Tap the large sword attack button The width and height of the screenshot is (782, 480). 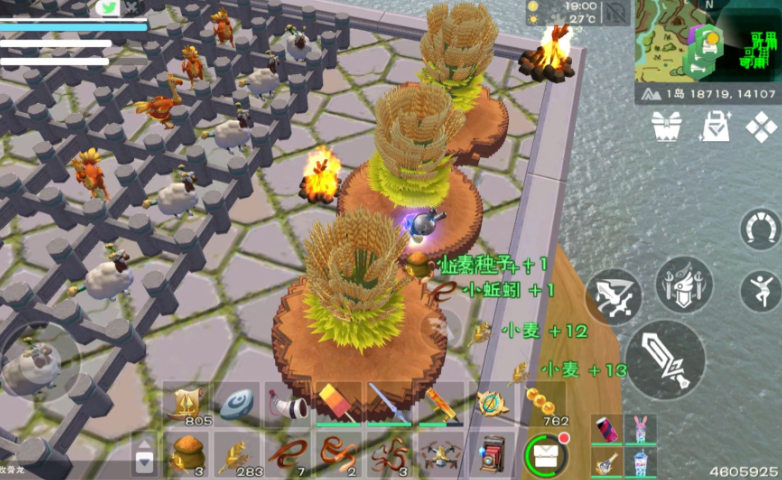tap(665, 359)
